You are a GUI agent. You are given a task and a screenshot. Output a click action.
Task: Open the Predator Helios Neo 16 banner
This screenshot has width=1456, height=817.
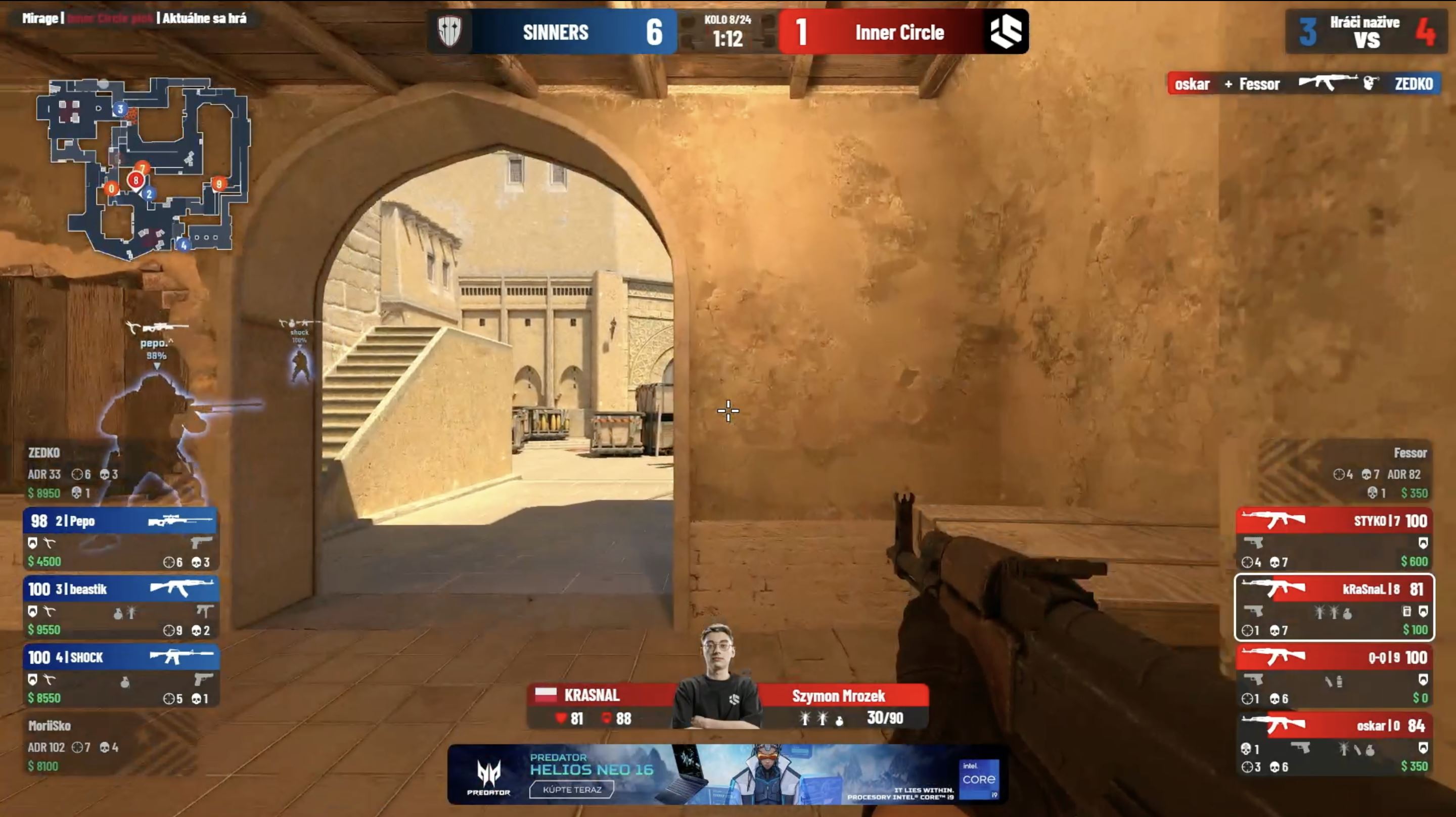(727, 774)
